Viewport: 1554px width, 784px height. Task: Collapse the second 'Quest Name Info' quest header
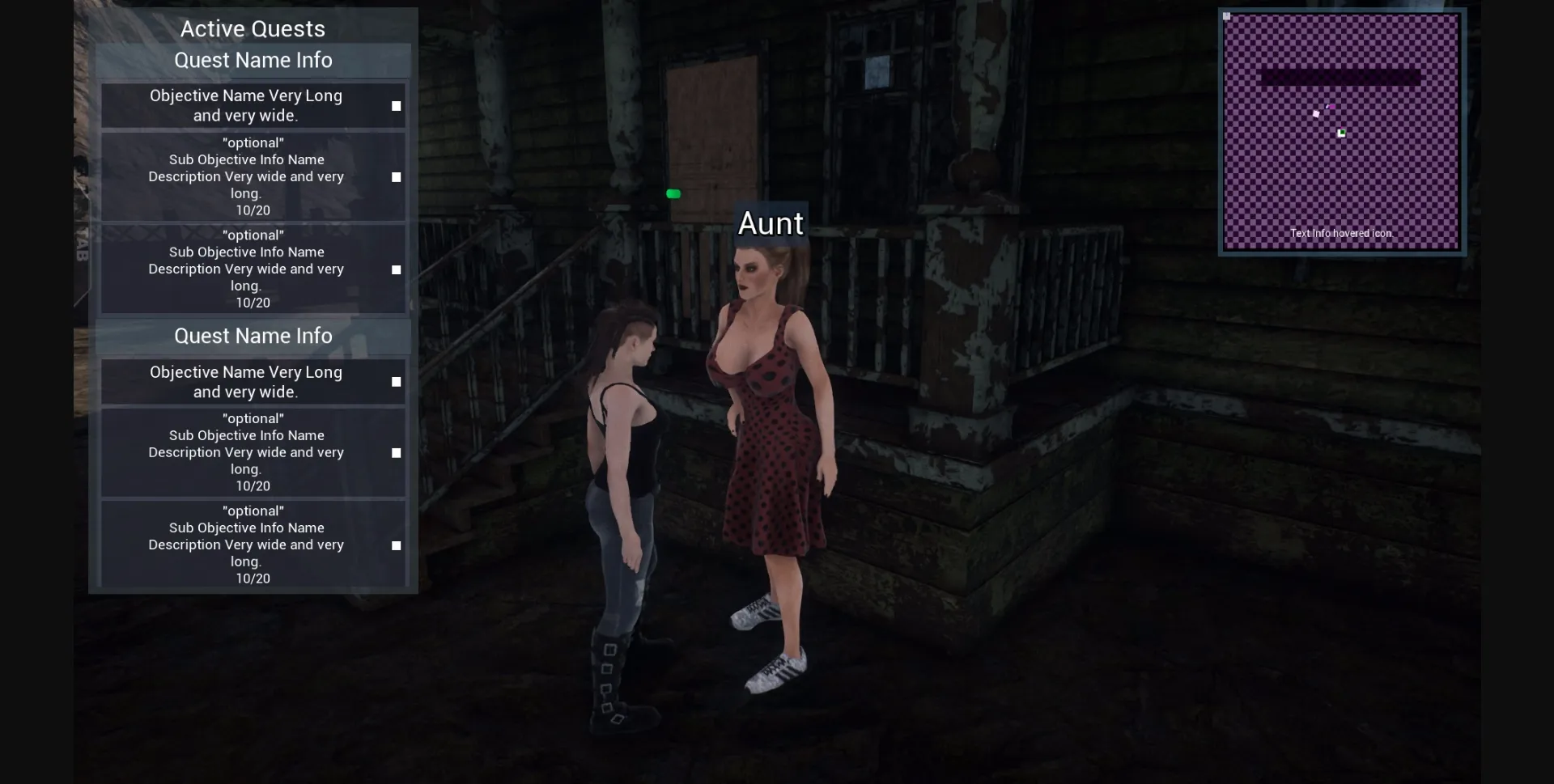(253, 336)
